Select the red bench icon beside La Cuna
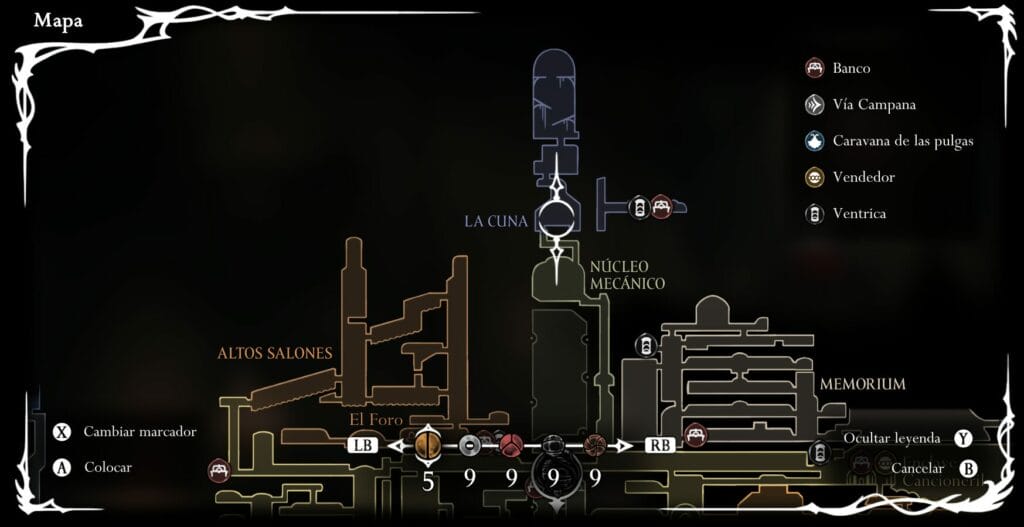This screenshot has height=527, width=1024. click(x=660, y=208)
